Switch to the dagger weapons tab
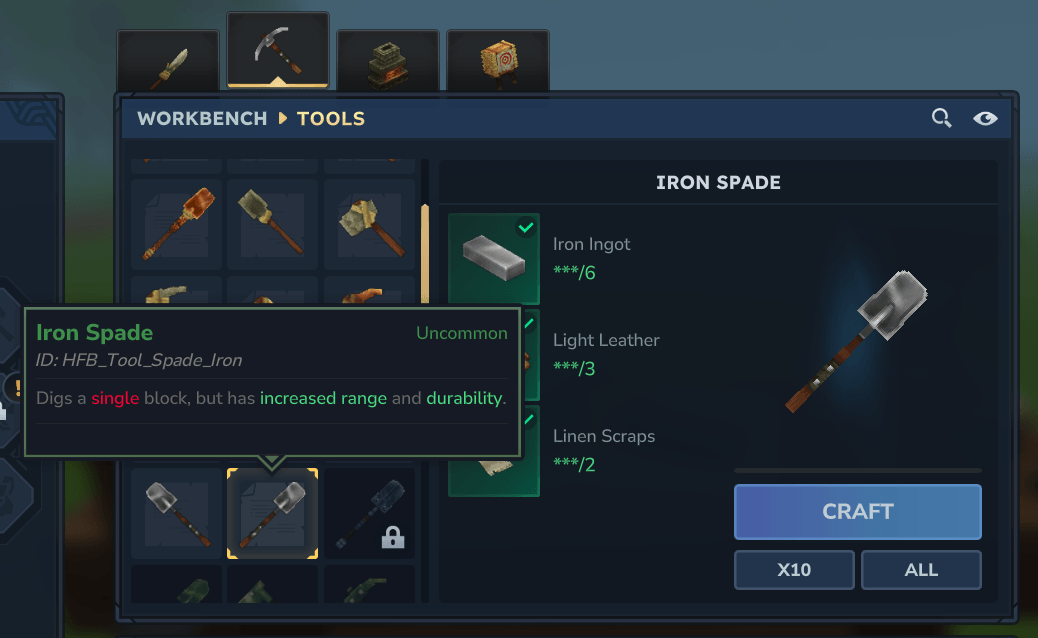 [168, 62]
